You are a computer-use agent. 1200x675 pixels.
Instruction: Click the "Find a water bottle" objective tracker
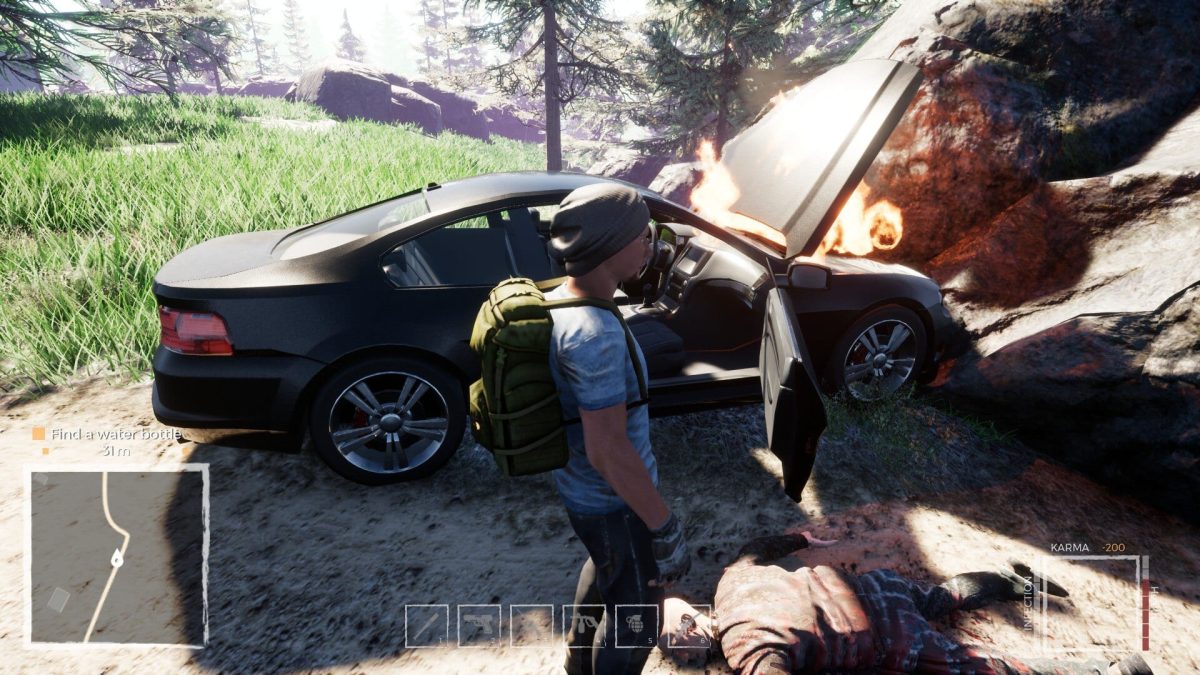click(x=108, y=434)
